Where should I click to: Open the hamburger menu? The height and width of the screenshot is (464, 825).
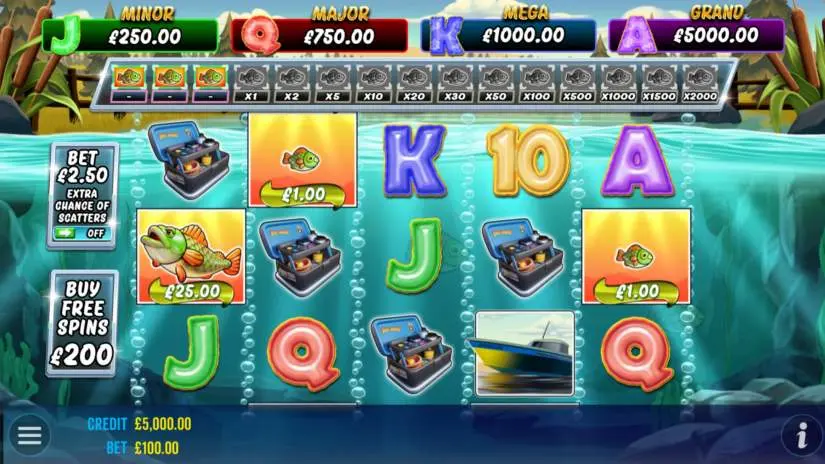(x=29, y=435)
